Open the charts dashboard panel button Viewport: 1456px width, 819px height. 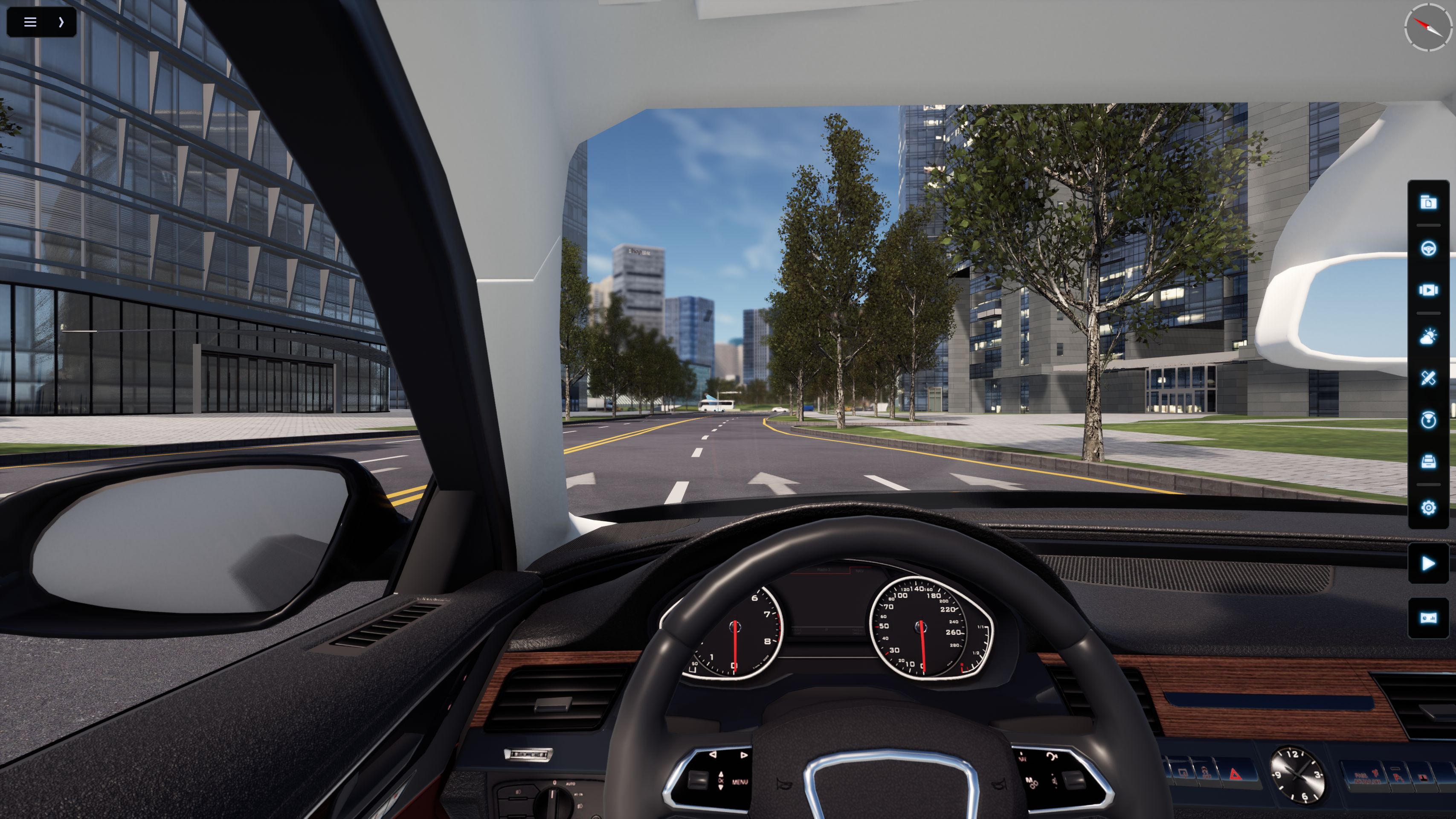(x=1428, y=617)
